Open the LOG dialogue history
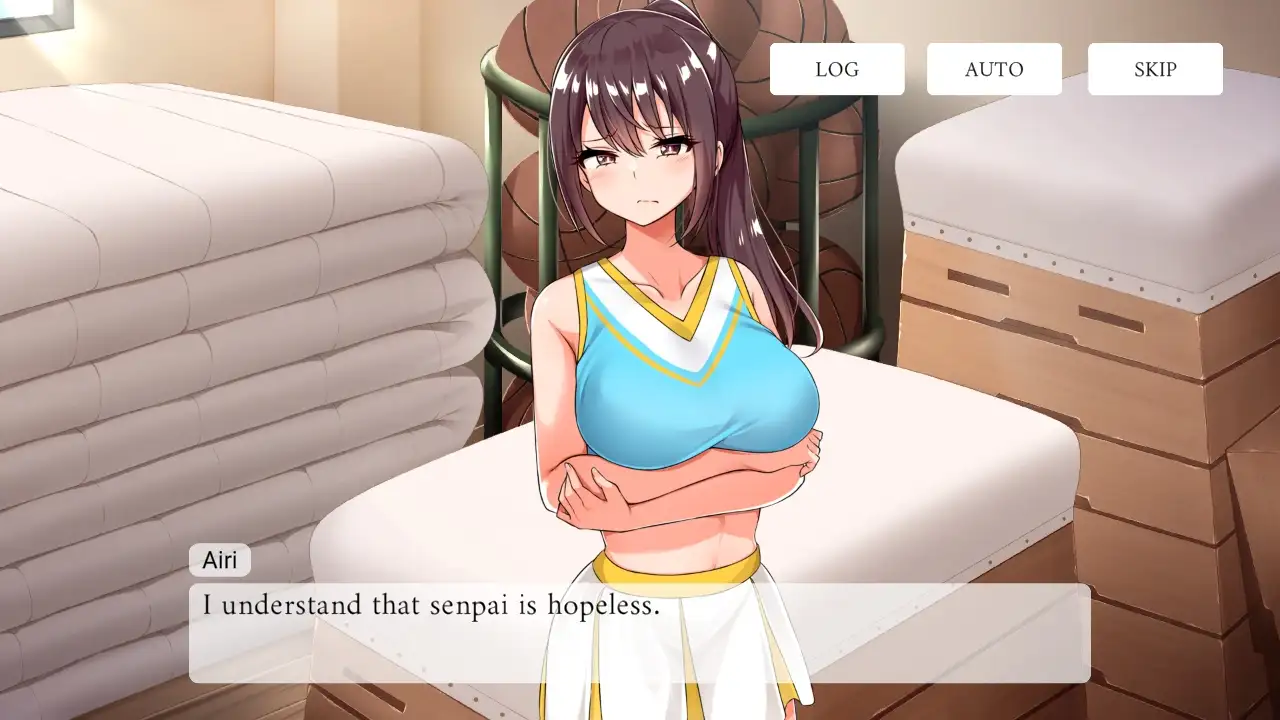1280x720 pixels. click(837, 69)
